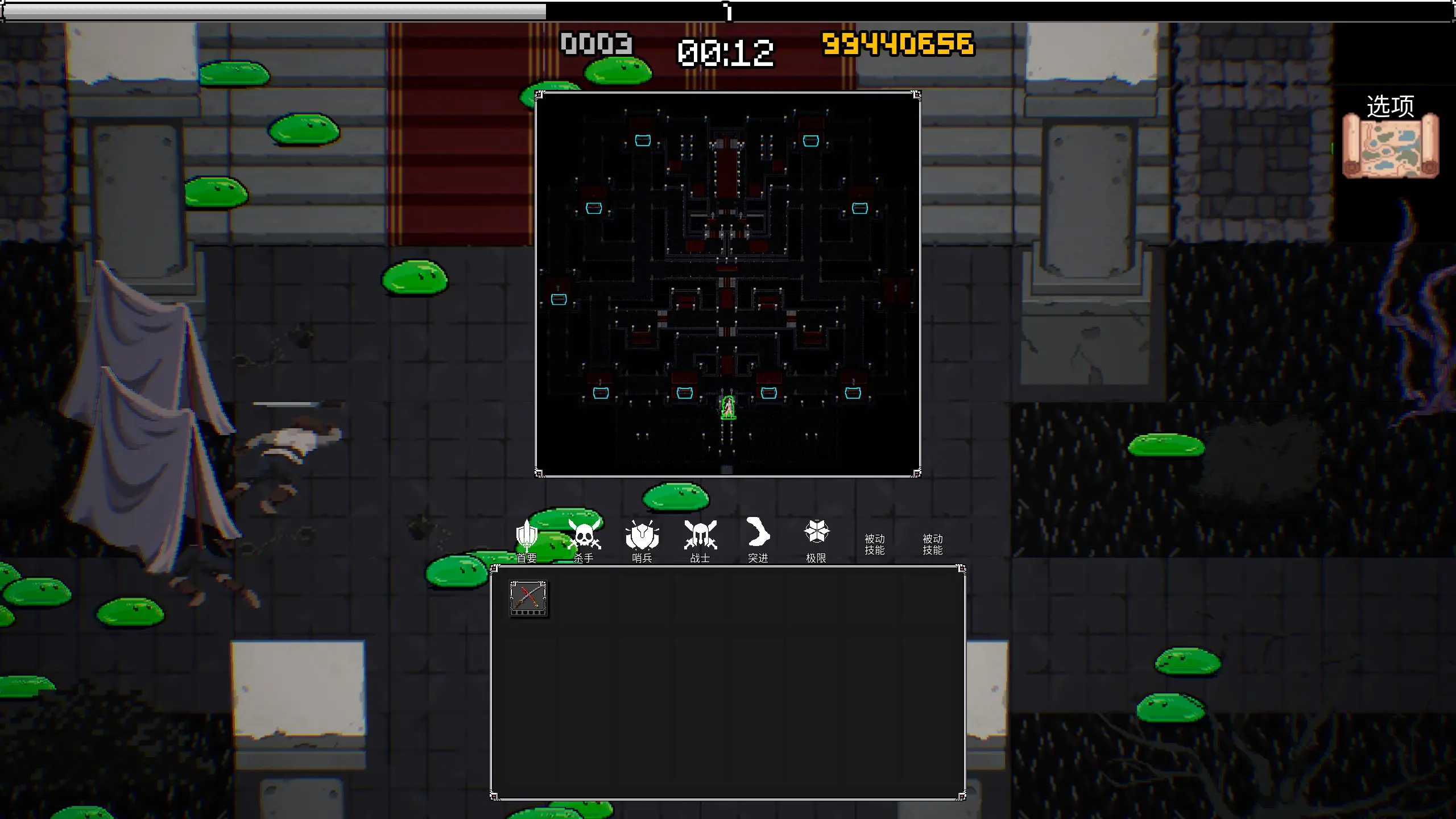Switch to the 首要 primary tab

[x=527, y=540]
